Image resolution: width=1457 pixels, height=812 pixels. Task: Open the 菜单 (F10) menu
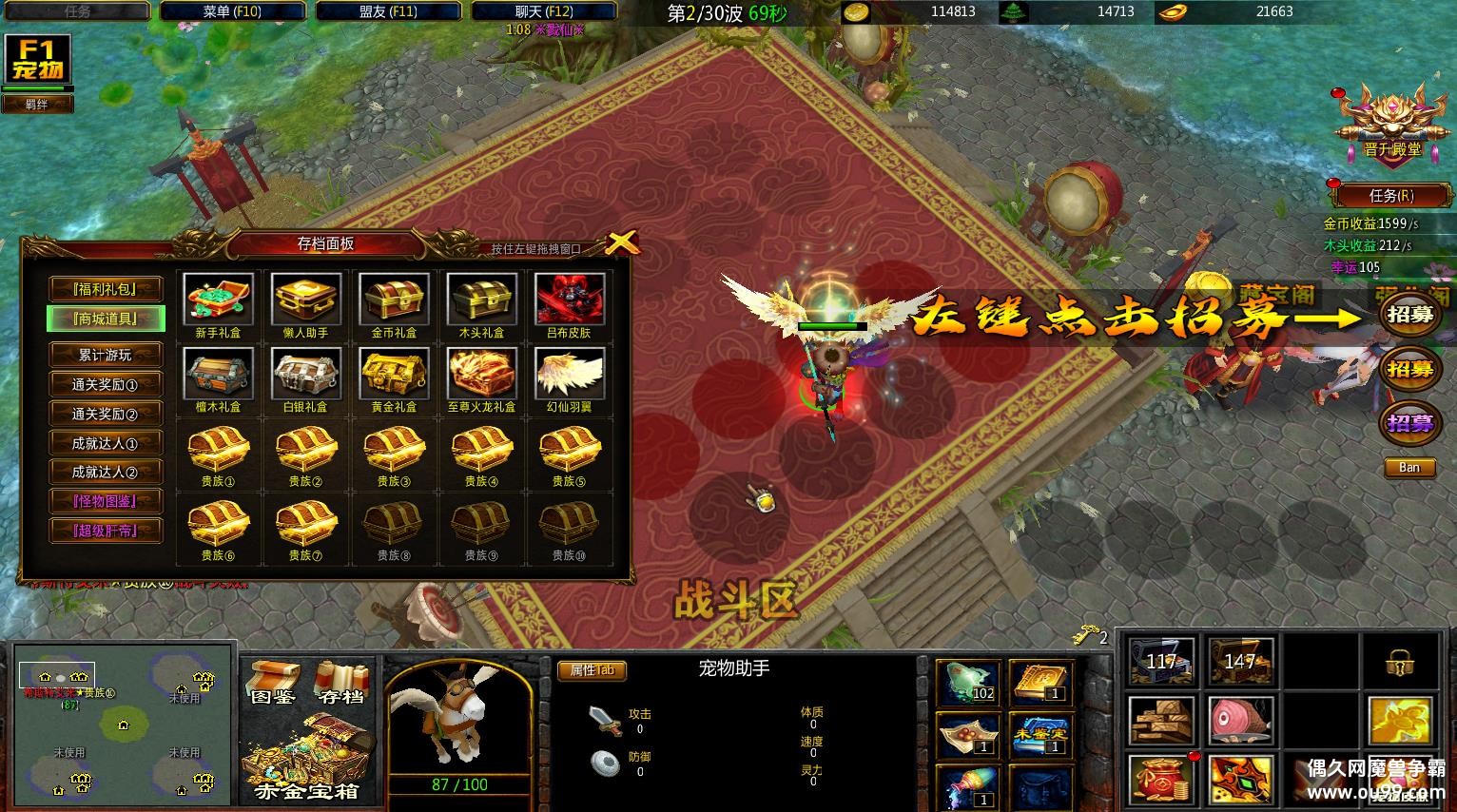[x=232, y=12]
